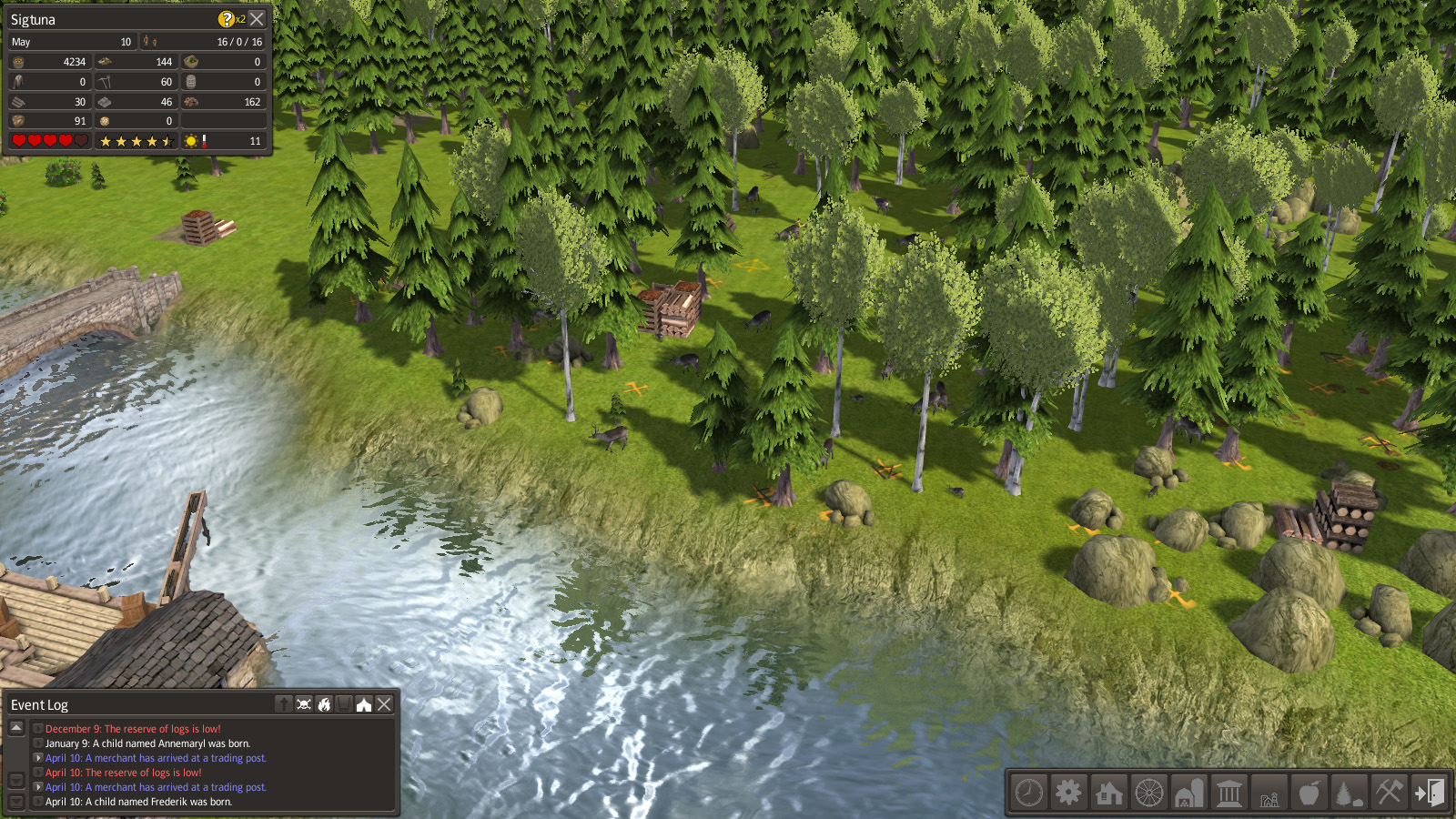Toggle the house events filter
Viewport: 1456px width, 819px height.
click(x=364, y=704)
